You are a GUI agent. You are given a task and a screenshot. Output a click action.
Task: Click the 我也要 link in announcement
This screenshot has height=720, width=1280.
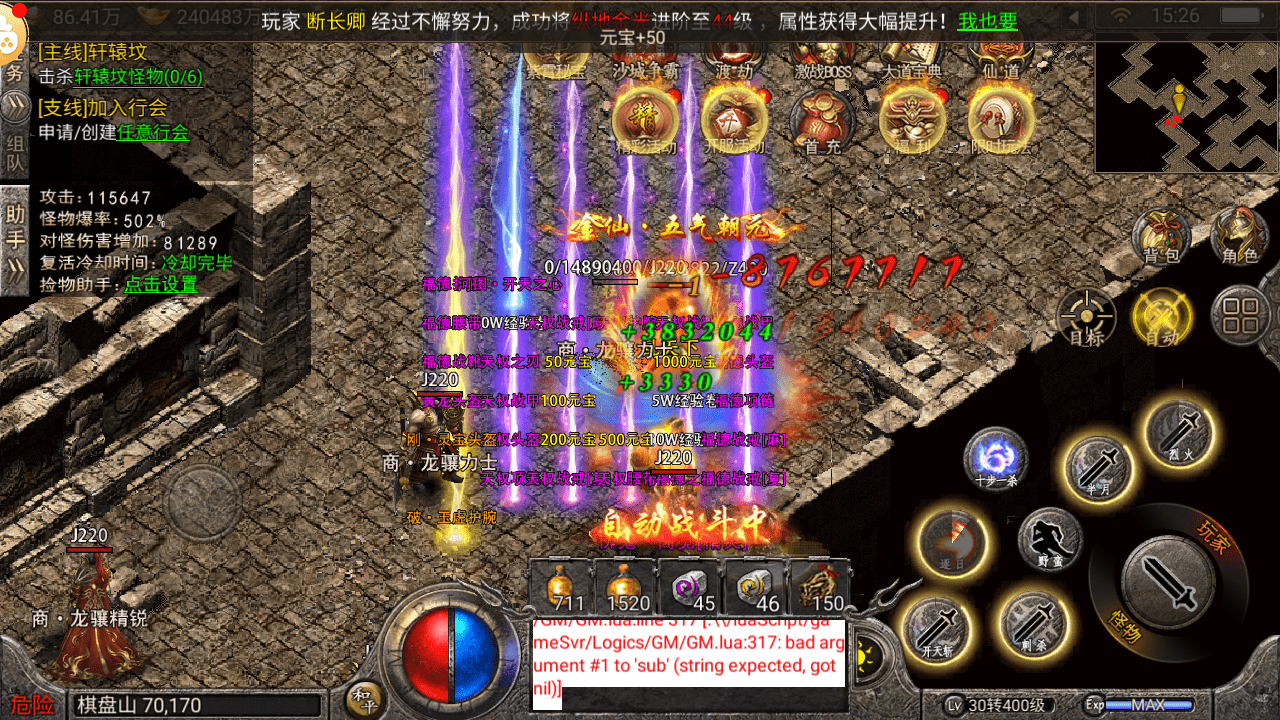(987, 21)
